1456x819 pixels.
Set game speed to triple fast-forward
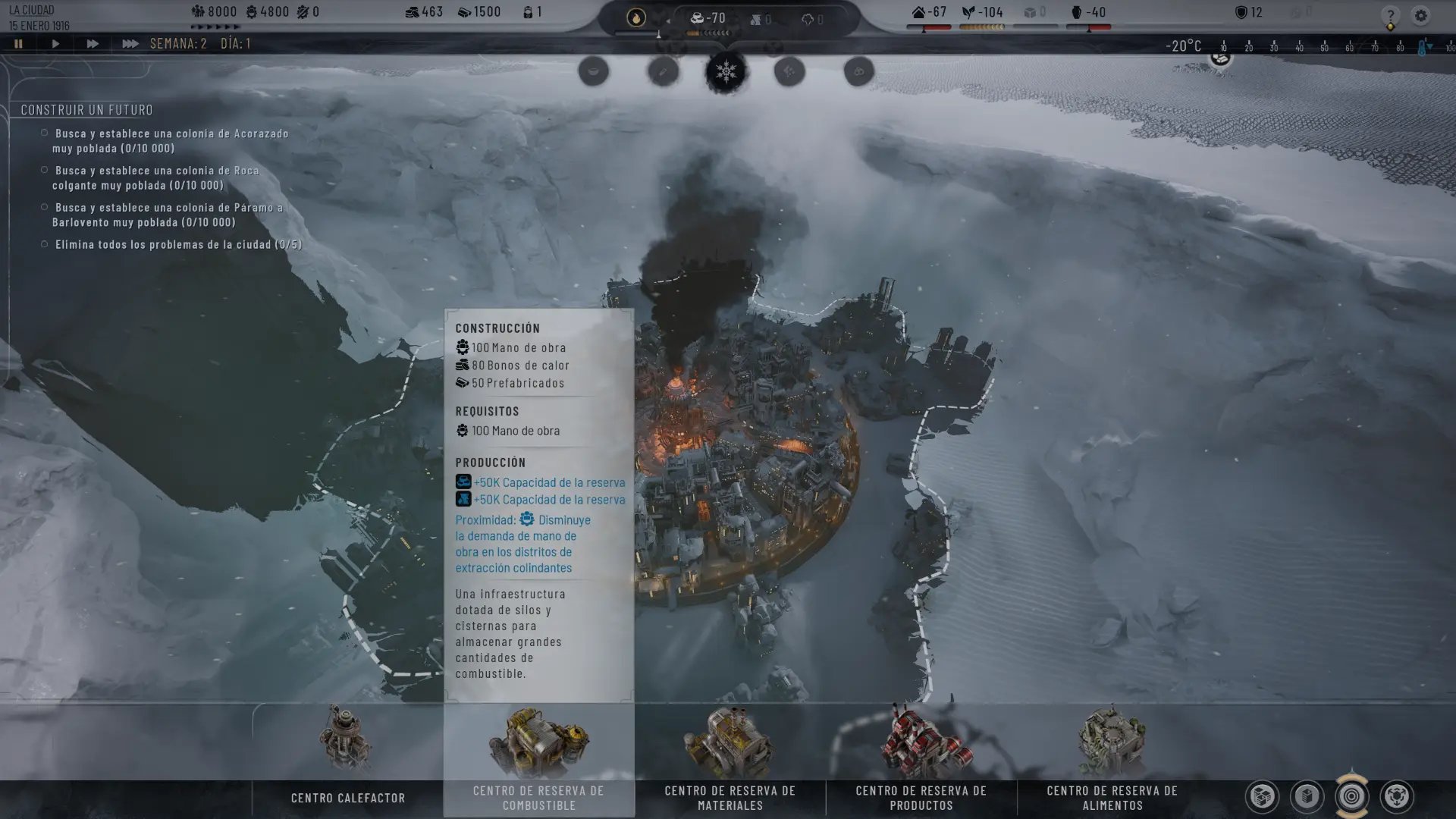point(130,44)
